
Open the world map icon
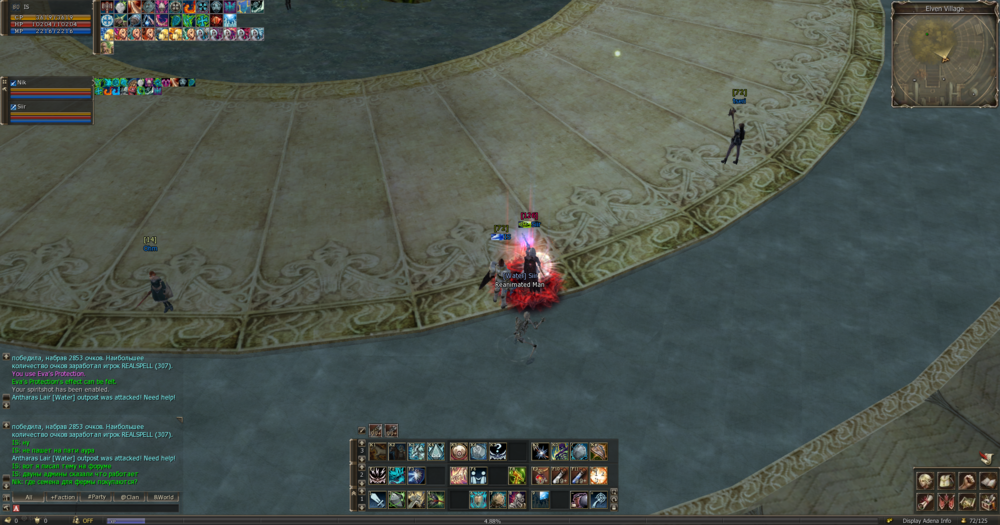click(x=968, y=501)
